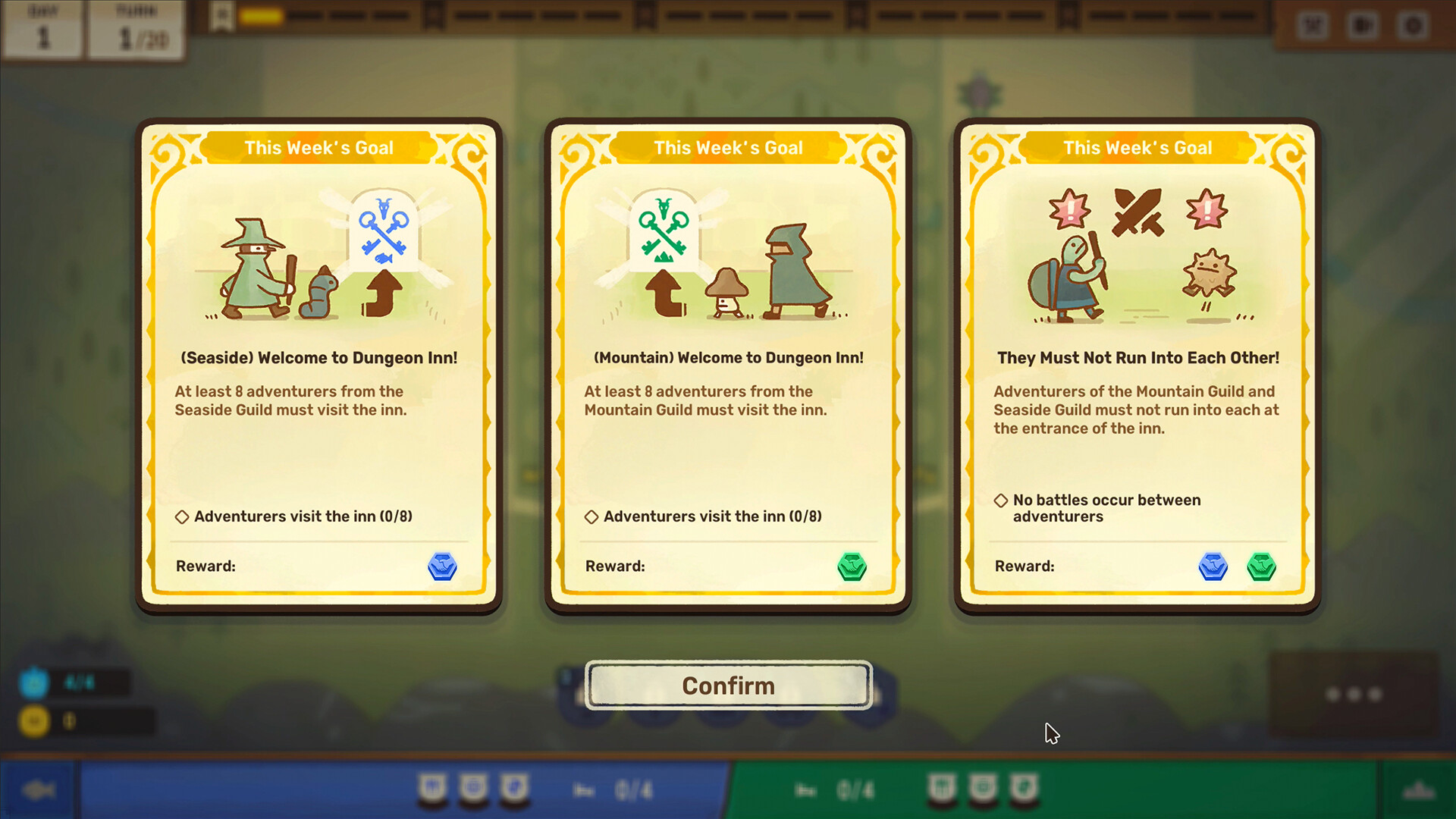1456x819 pixels.
Task: Click the middle icon in top-right toolbar
Action: [1363, 25]
